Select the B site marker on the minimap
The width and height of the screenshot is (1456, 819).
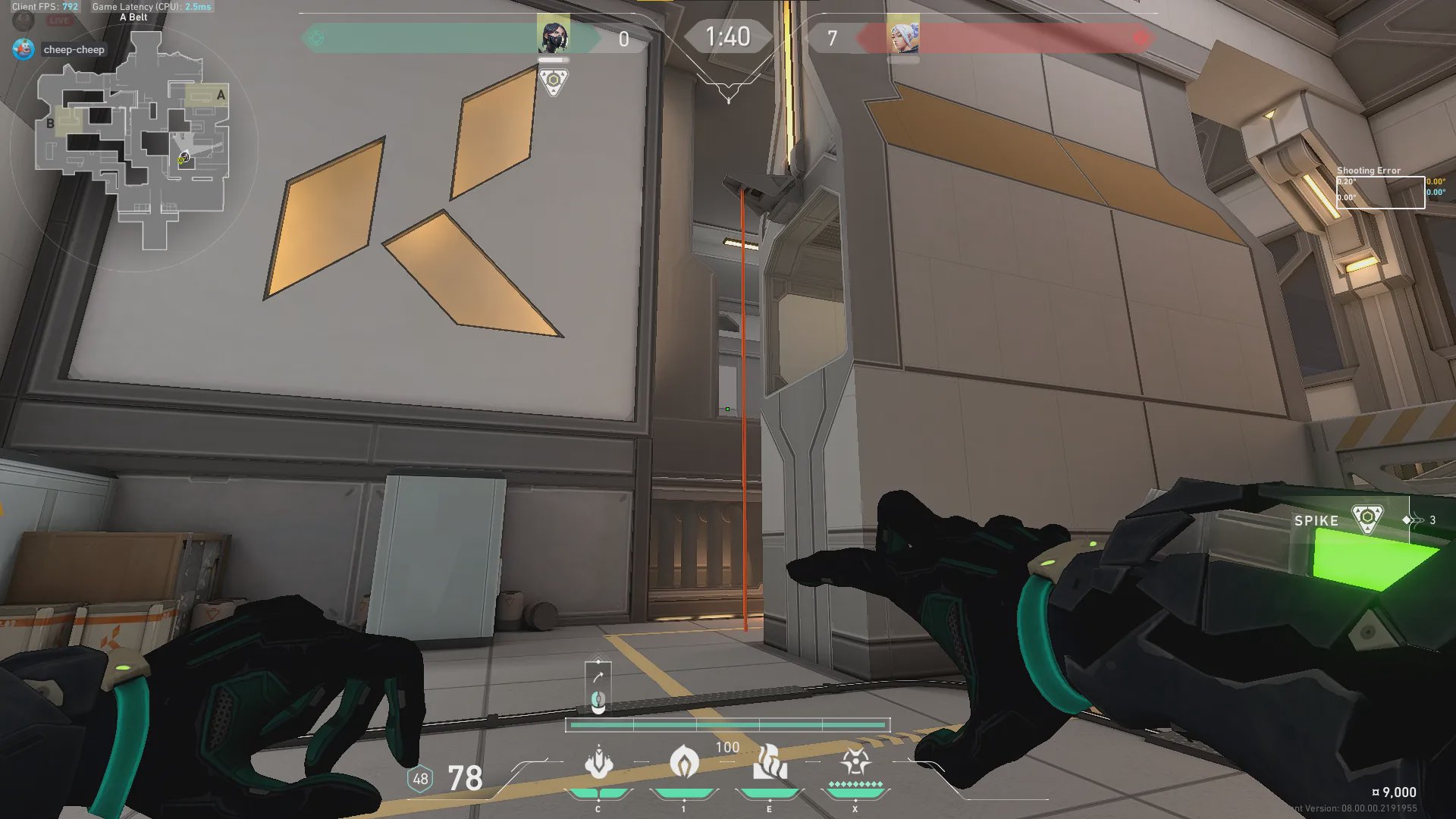tap(50, 123)
